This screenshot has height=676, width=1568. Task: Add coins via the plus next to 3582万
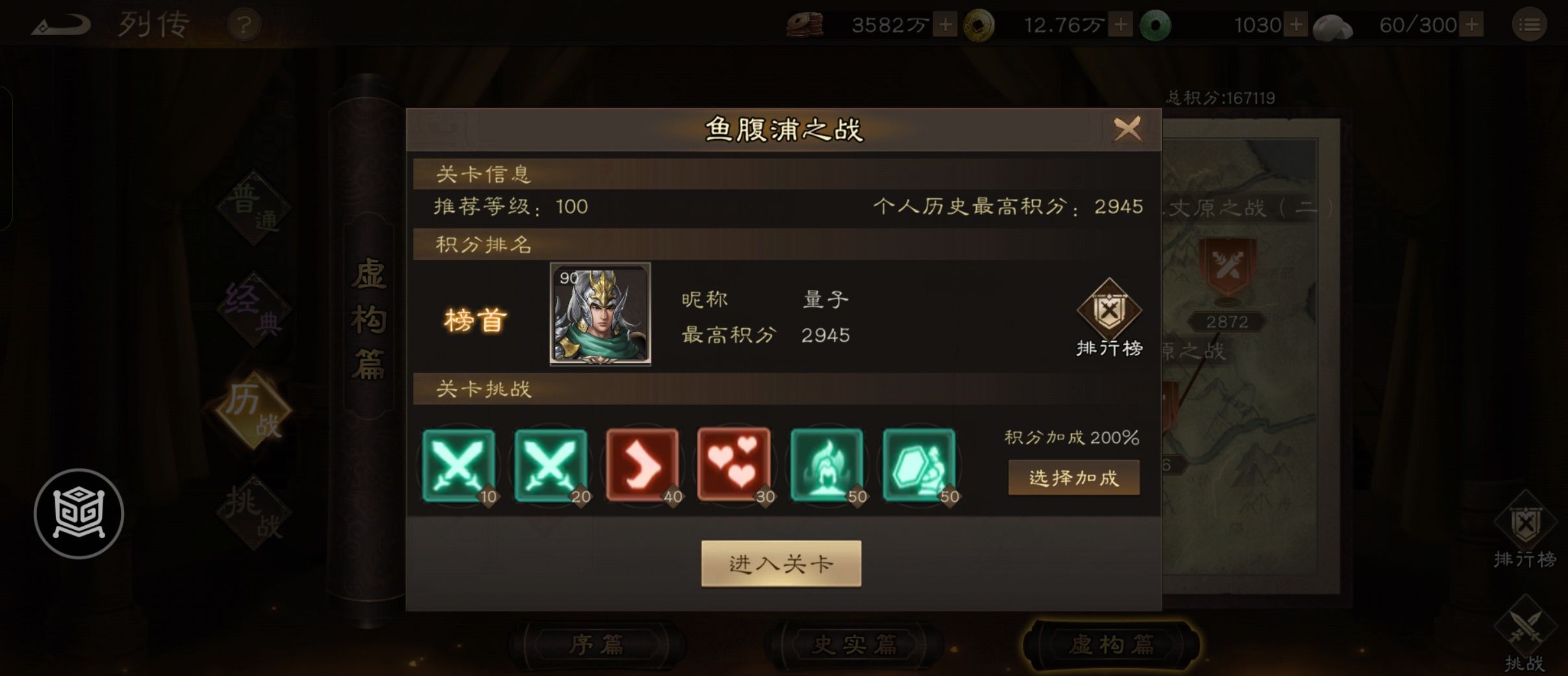pyautogui.click(x=945, y=25)
